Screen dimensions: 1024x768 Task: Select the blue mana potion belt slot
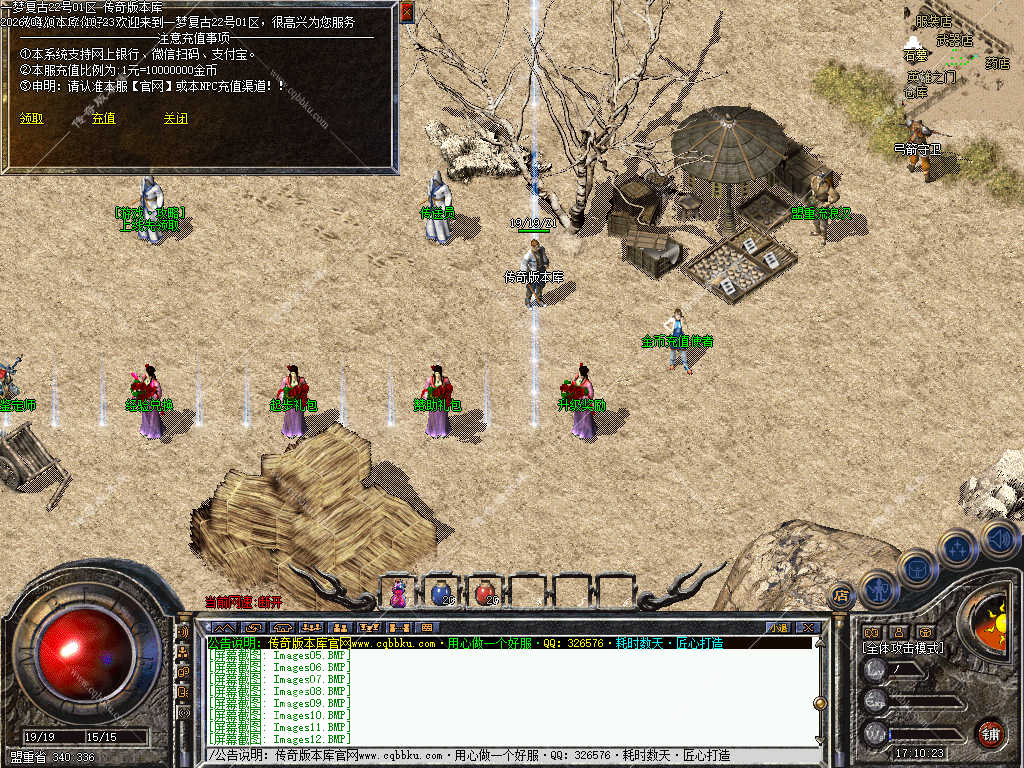pyautogui.click(x=441, y=593)
